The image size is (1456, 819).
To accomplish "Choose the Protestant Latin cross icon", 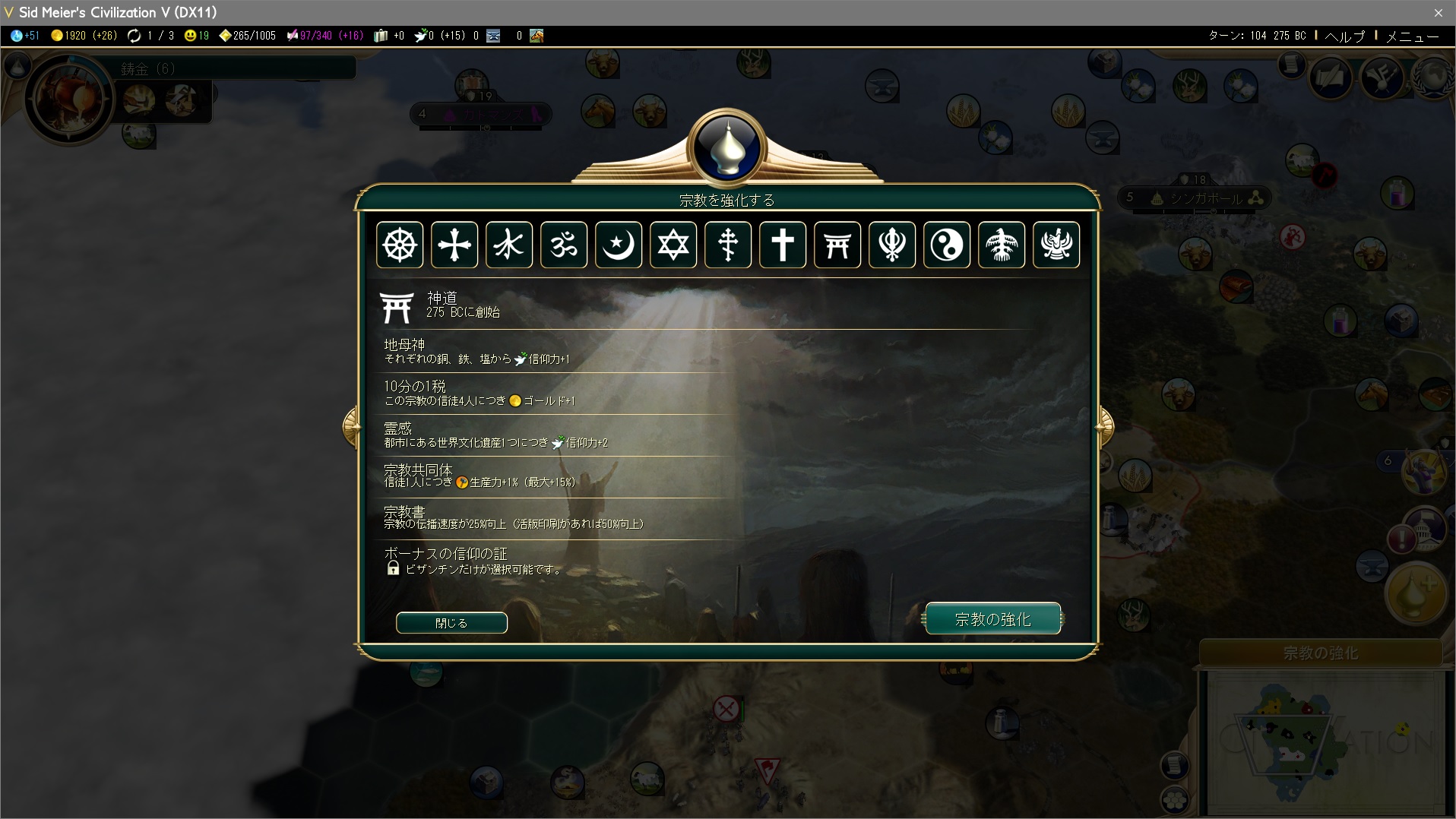I will click(x=783, y=245).
